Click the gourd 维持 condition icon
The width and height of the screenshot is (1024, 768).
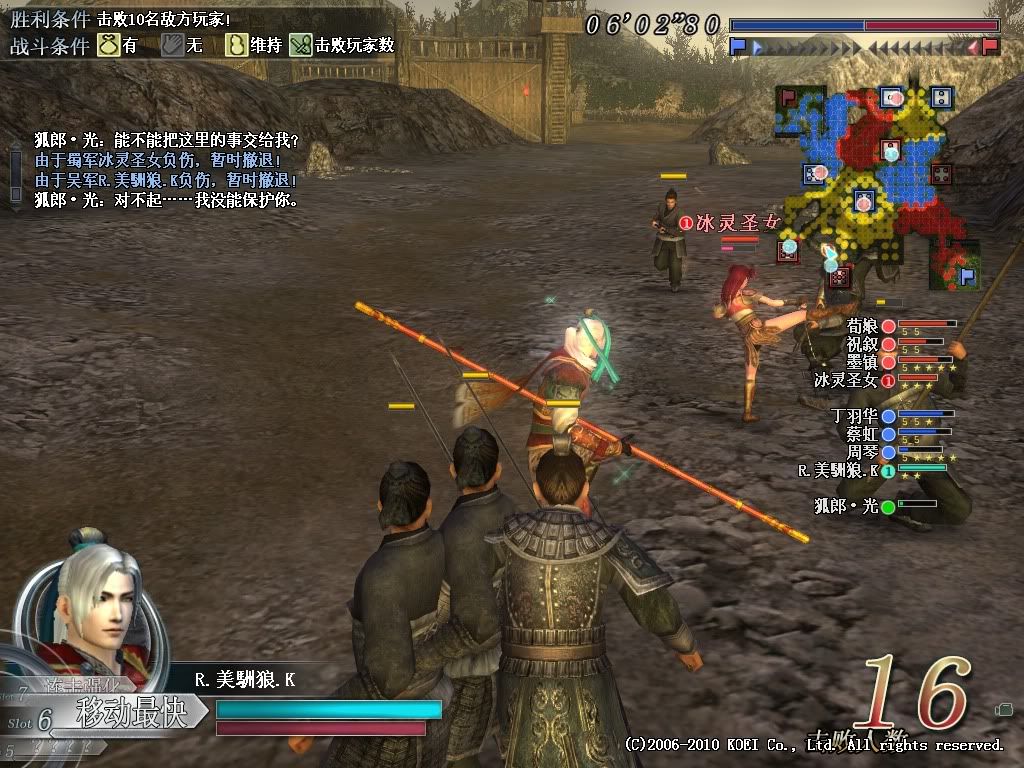pos(237,45)
